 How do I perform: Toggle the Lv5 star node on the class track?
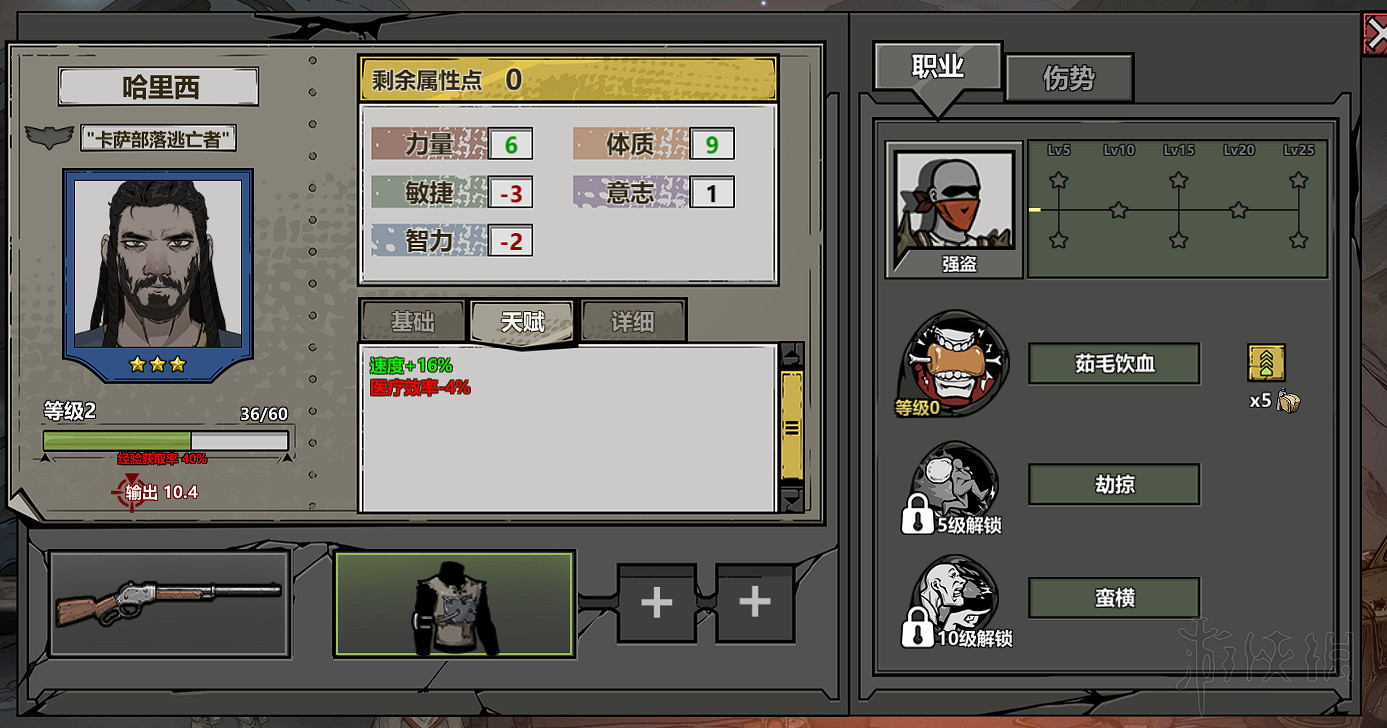coord(1057,181)
